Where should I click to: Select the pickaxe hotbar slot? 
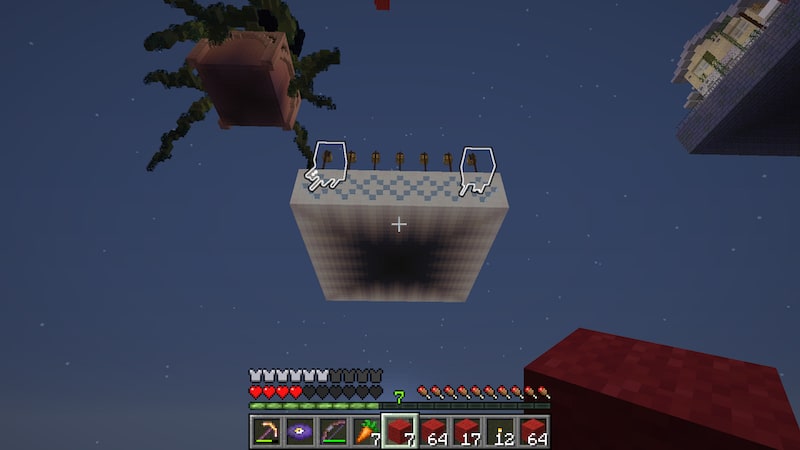click(265, 432)
